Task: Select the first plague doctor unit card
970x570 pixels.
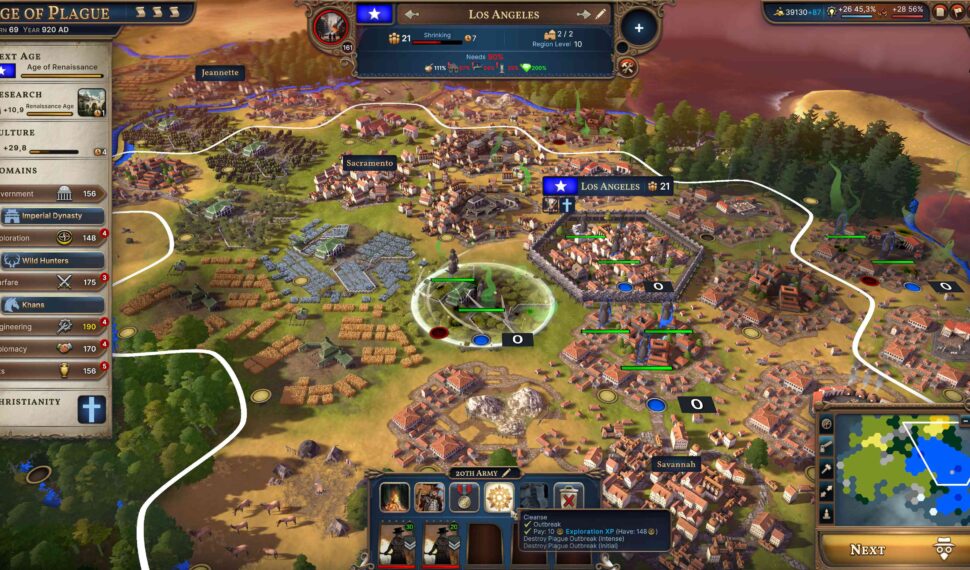Action: click(x=397, y=545)
